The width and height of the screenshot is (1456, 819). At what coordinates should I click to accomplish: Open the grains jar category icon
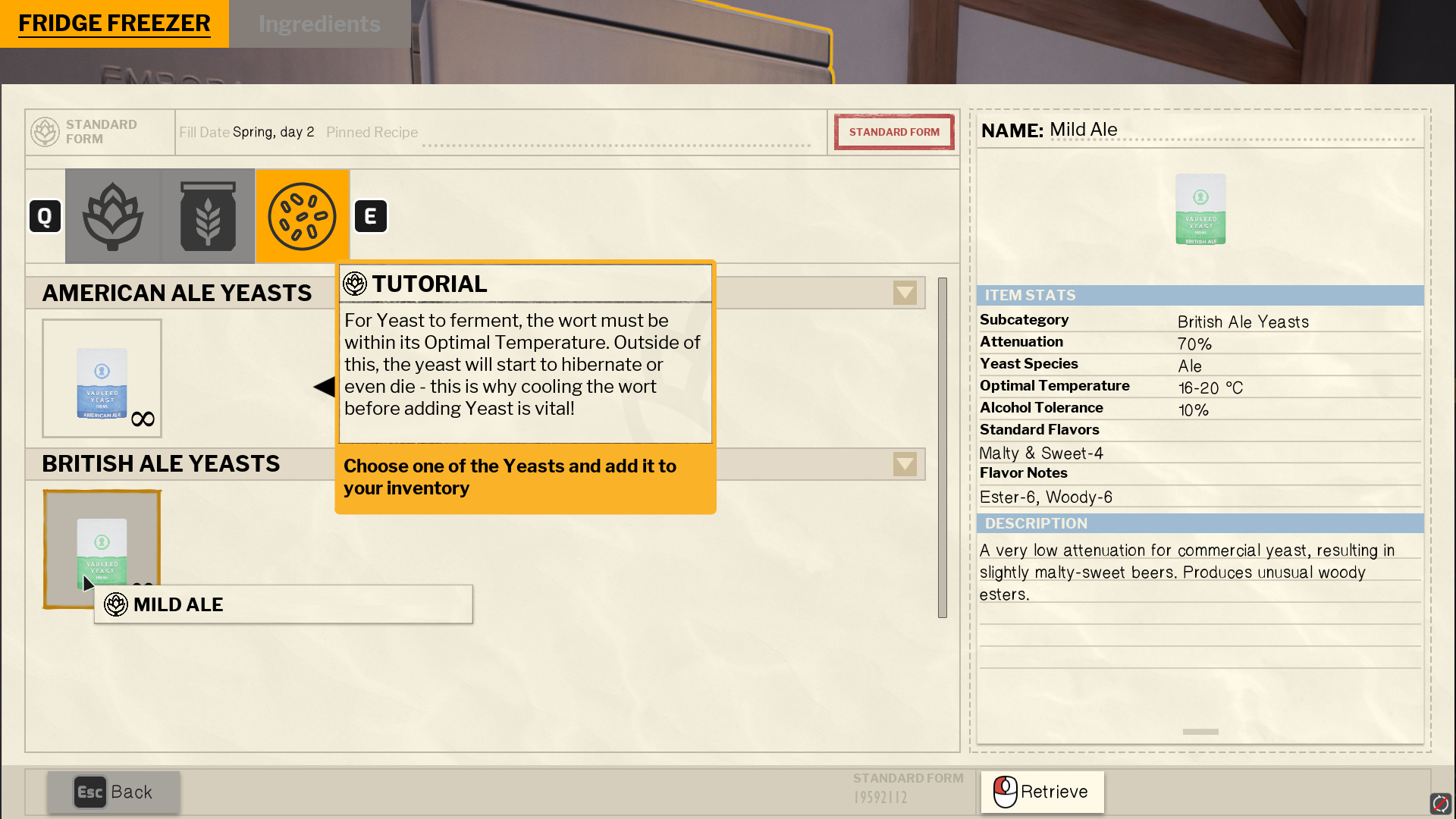(208, 215)
